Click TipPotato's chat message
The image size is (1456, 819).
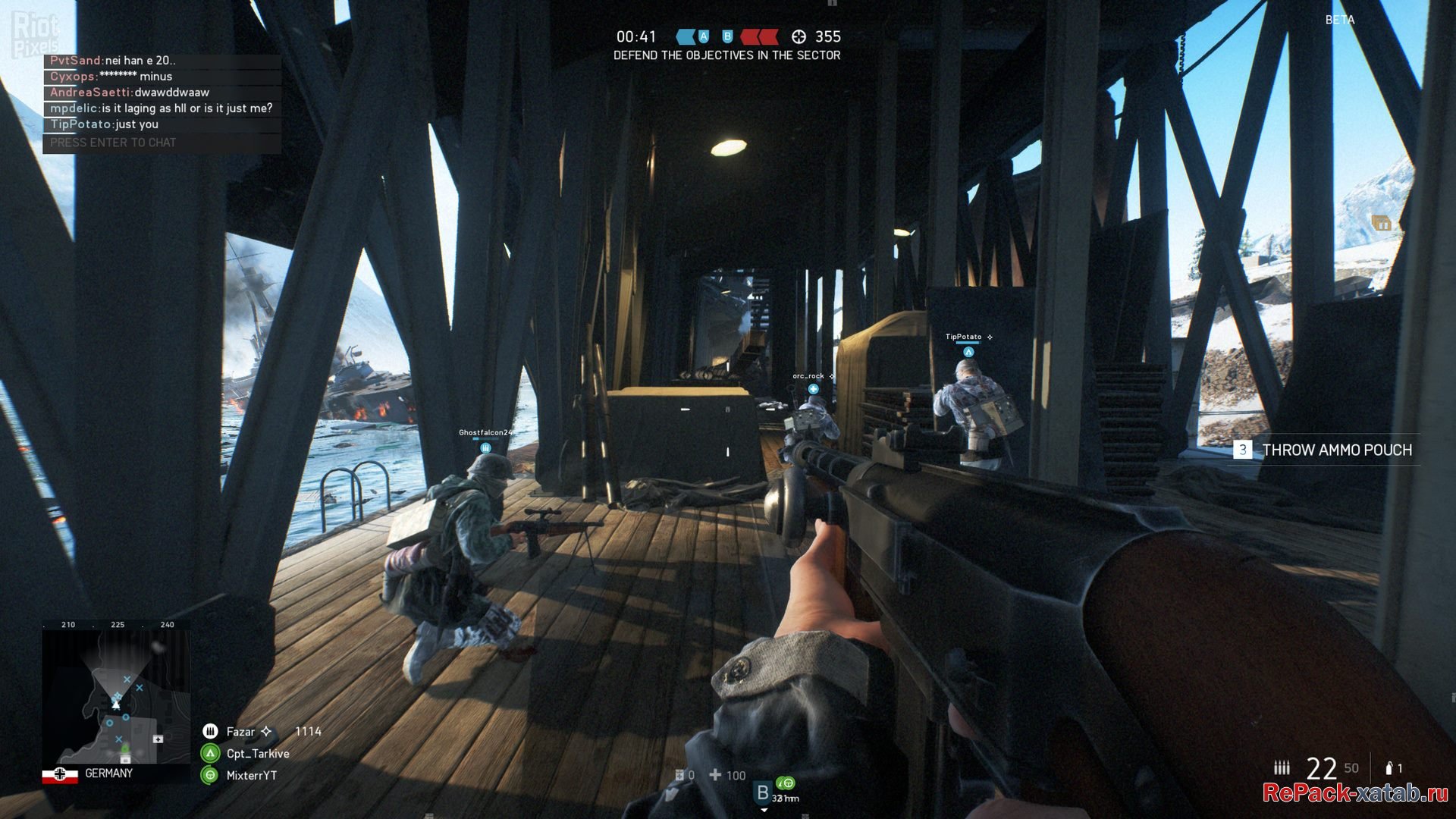tap(105, 124)
